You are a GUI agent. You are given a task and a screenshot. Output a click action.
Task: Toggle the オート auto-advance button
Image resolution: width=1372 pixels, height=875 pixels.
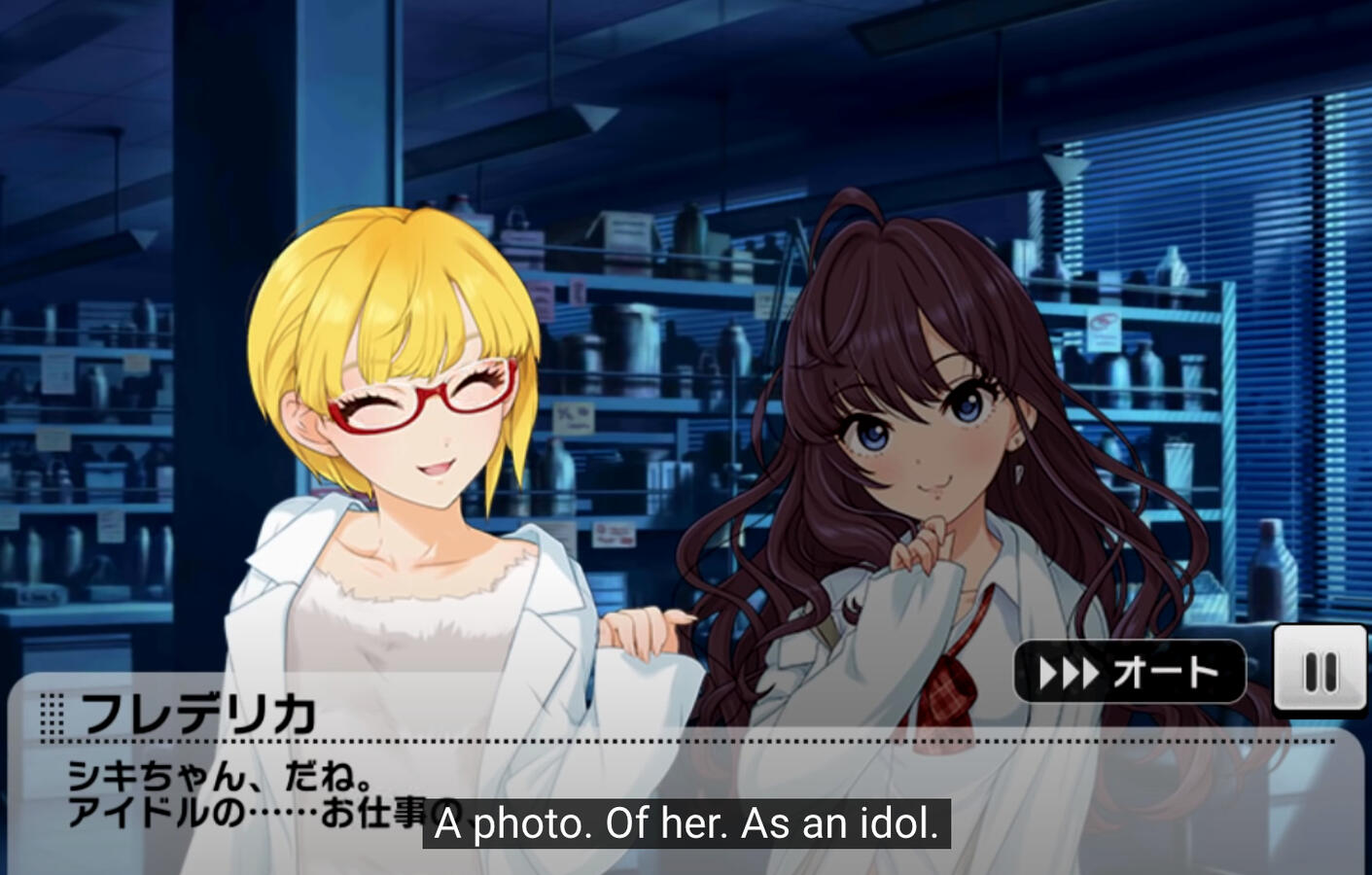[1129, 672]
